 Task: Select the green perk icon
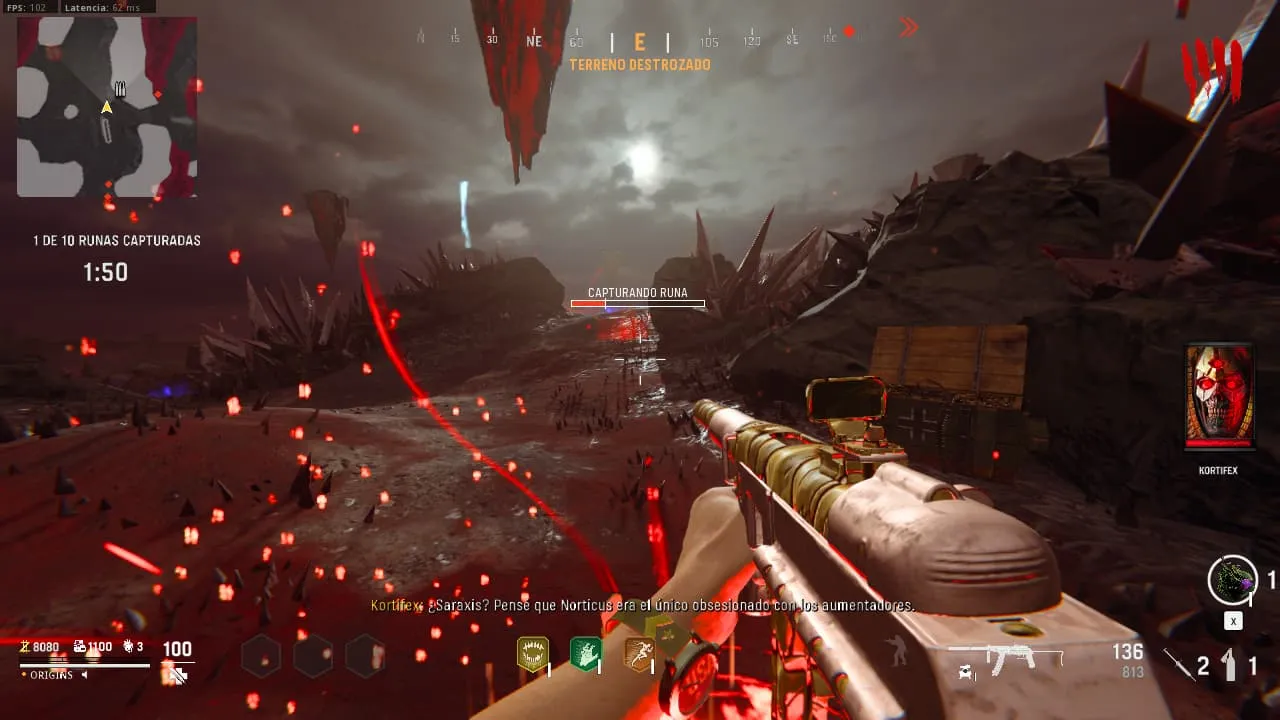[585, 653]
